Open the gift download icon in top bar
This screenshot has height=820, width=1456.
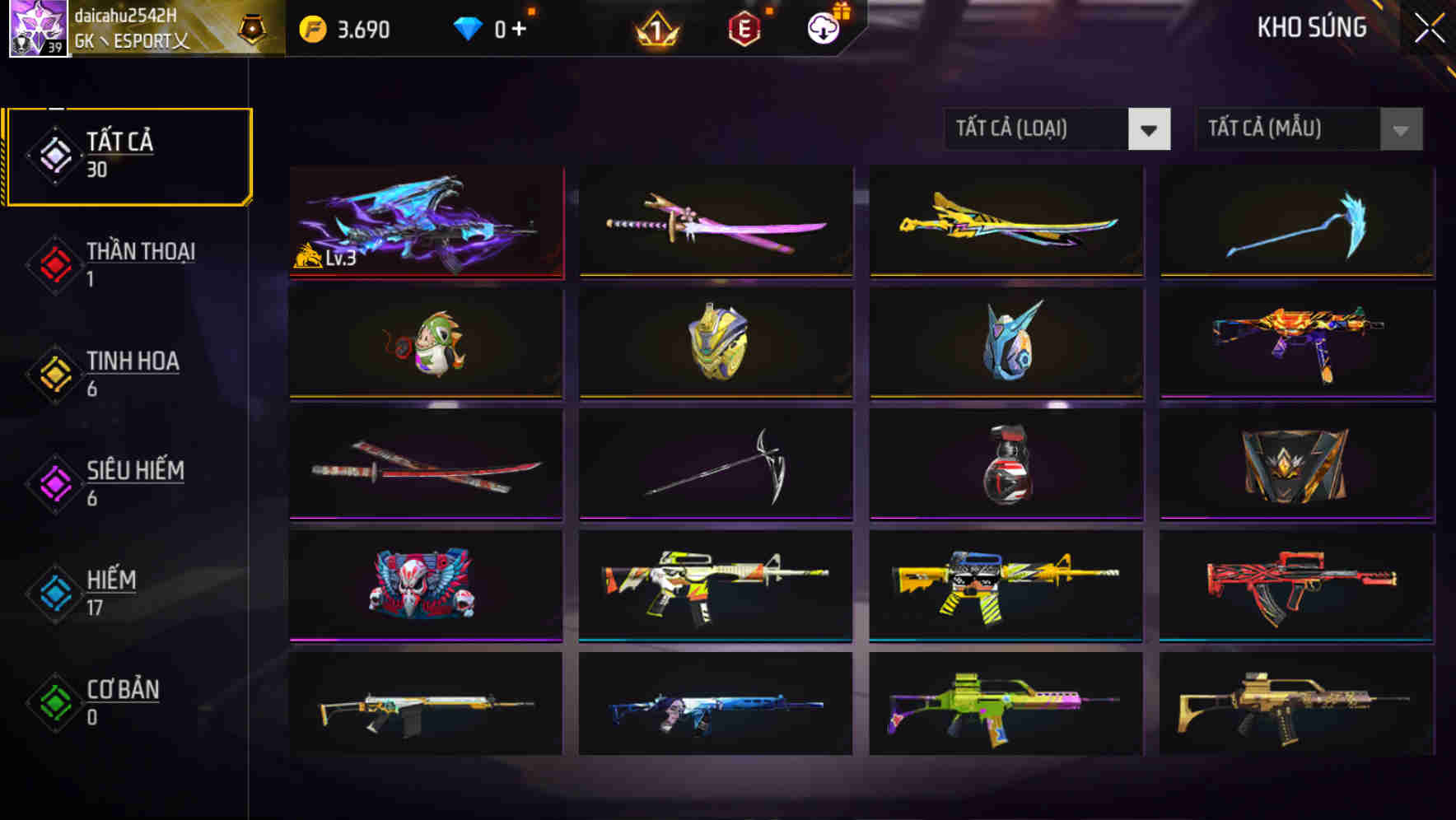(824, 26)
